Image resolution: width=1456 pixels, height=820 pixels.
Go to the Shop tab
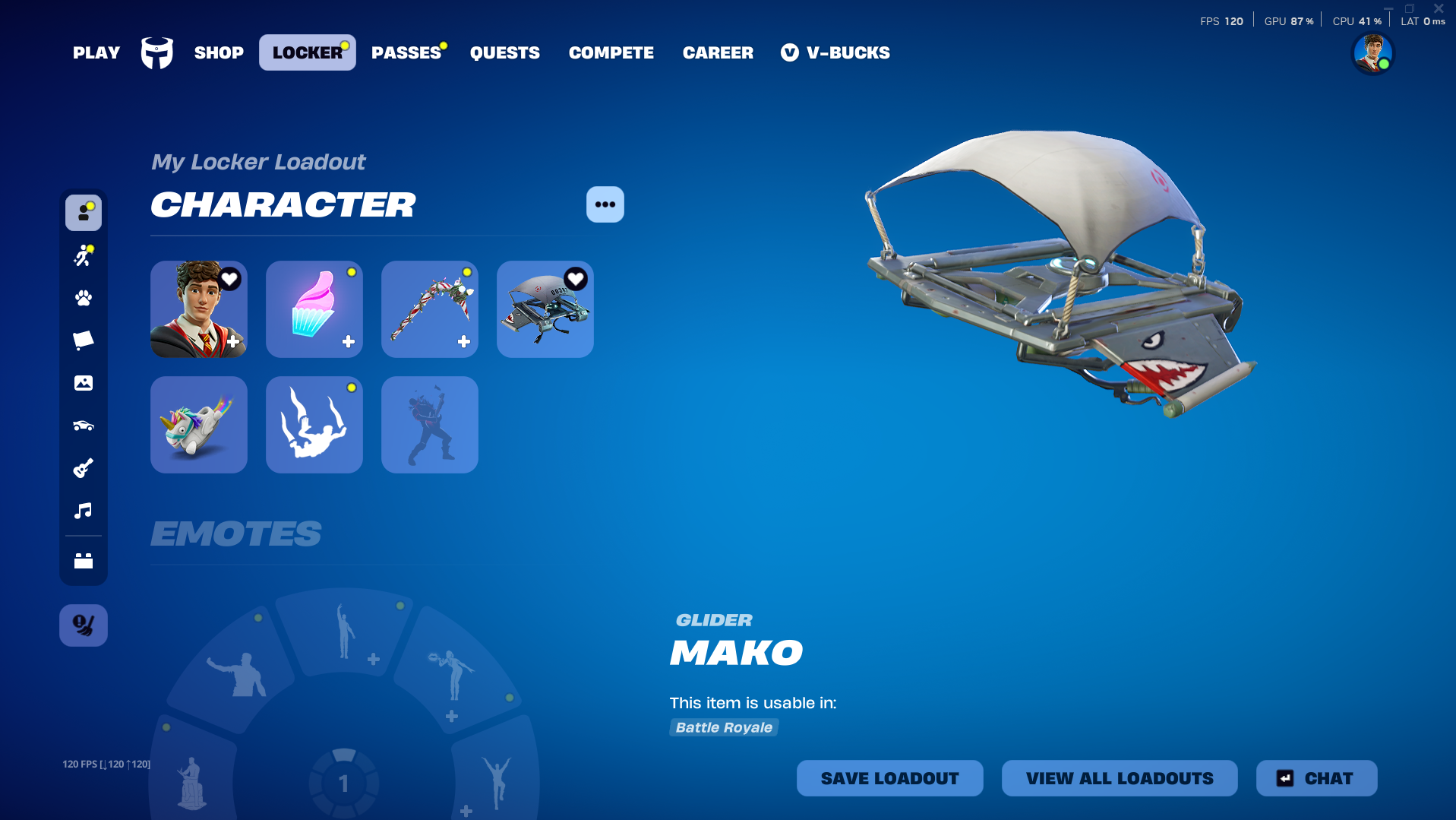(x=219, y=53)
